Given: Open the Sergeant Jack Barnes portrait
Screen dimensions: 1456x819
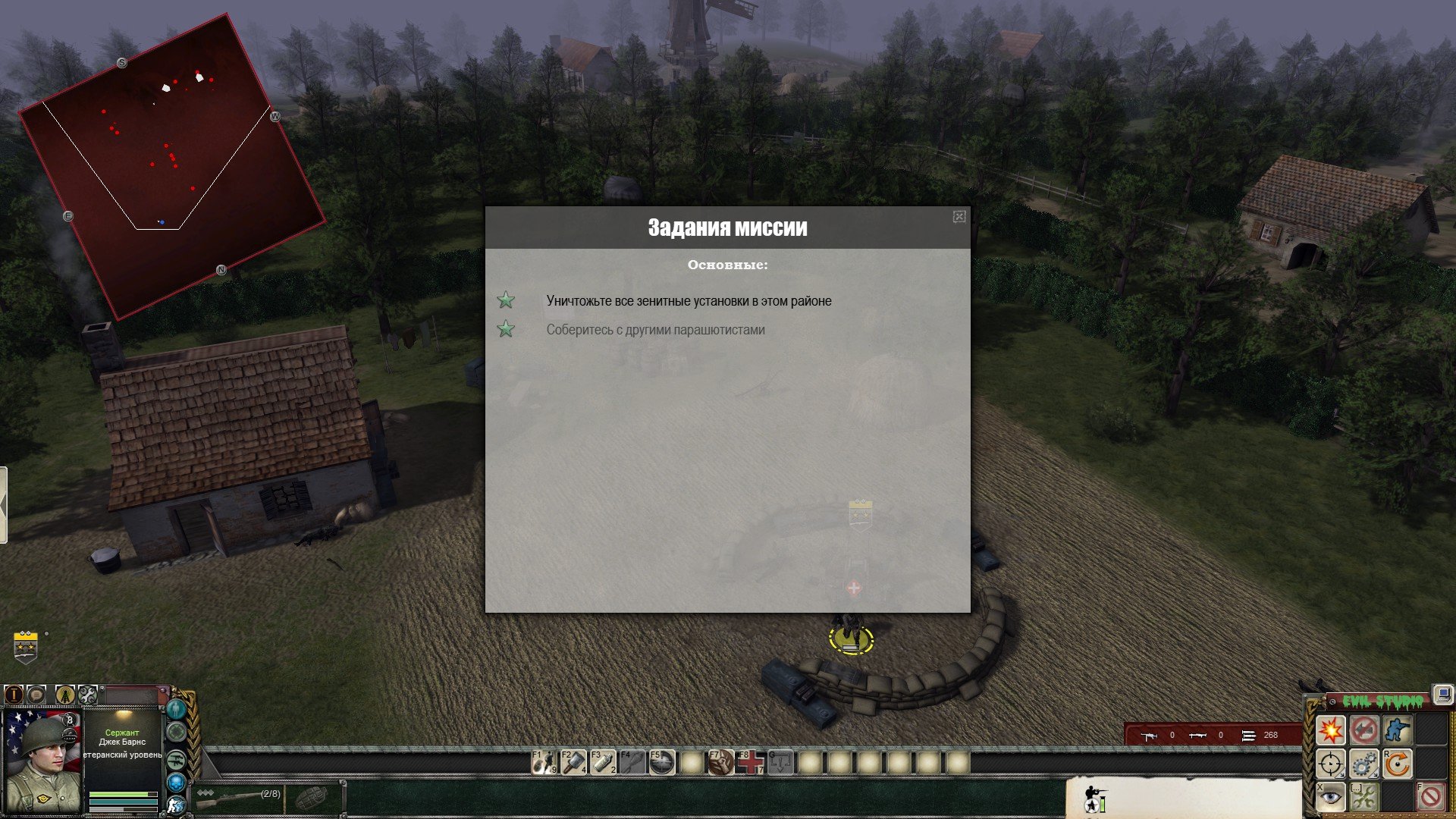Looking at the screenshot, I should [42, 761].
